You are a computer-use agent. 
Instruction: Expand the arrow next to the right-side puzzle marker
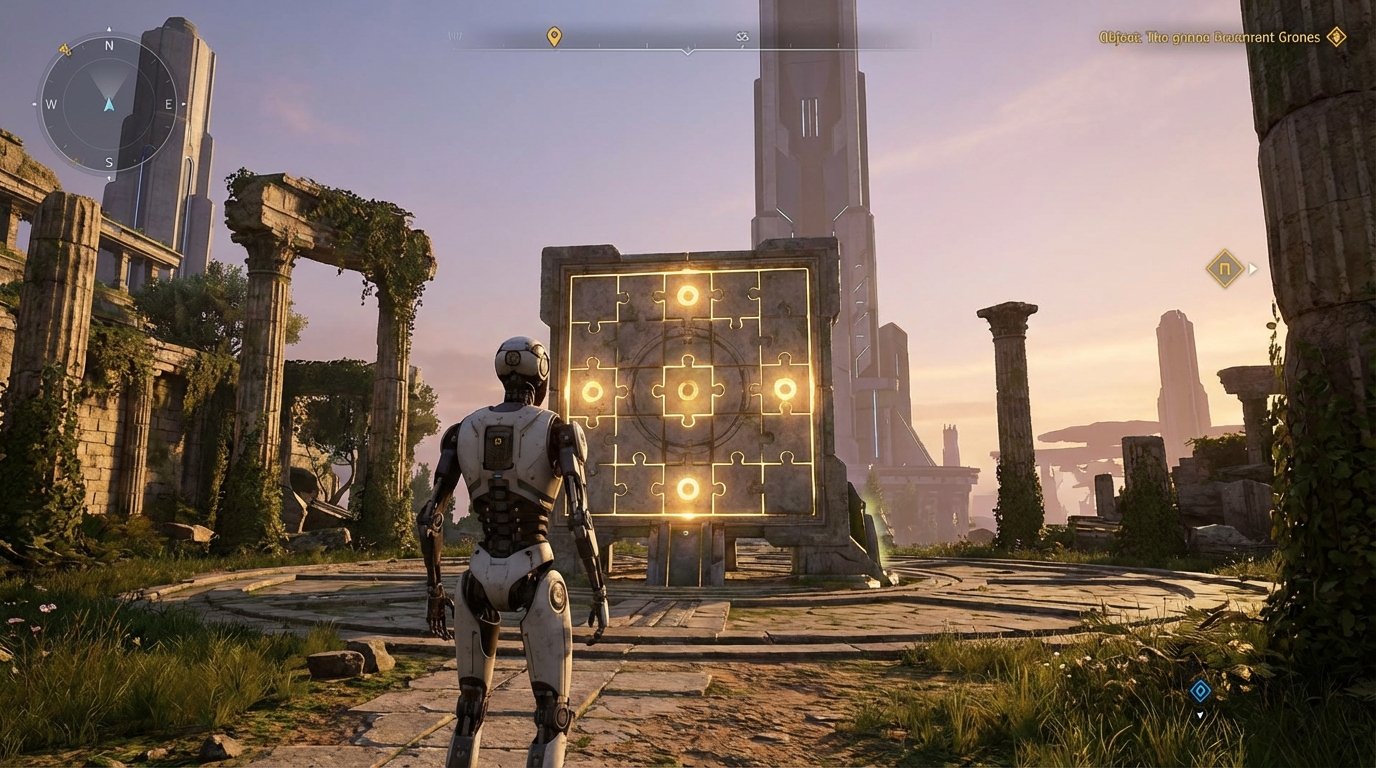(1253, 268)
